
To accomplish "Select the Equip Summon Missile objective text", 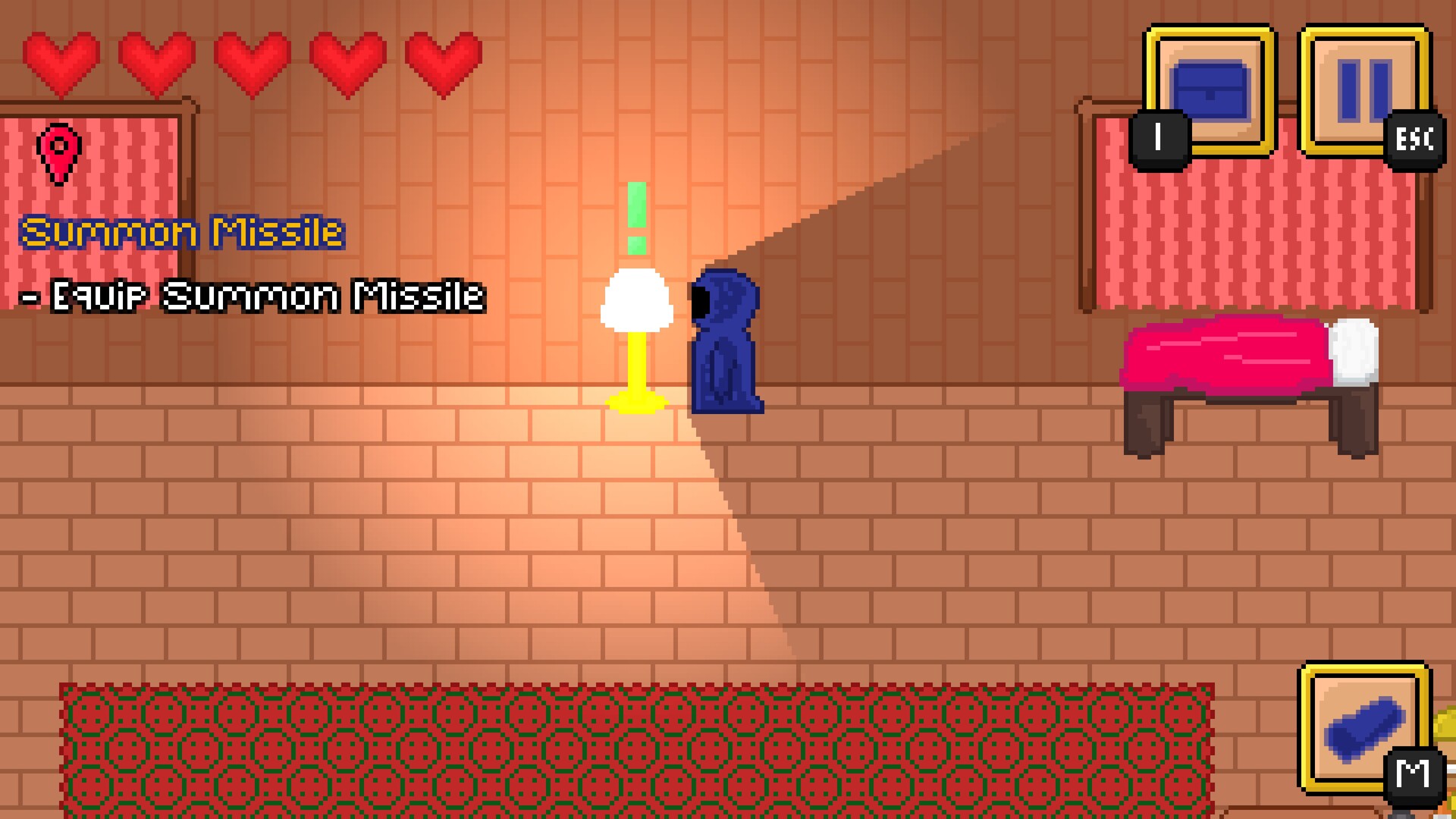I will click(254, 296).
